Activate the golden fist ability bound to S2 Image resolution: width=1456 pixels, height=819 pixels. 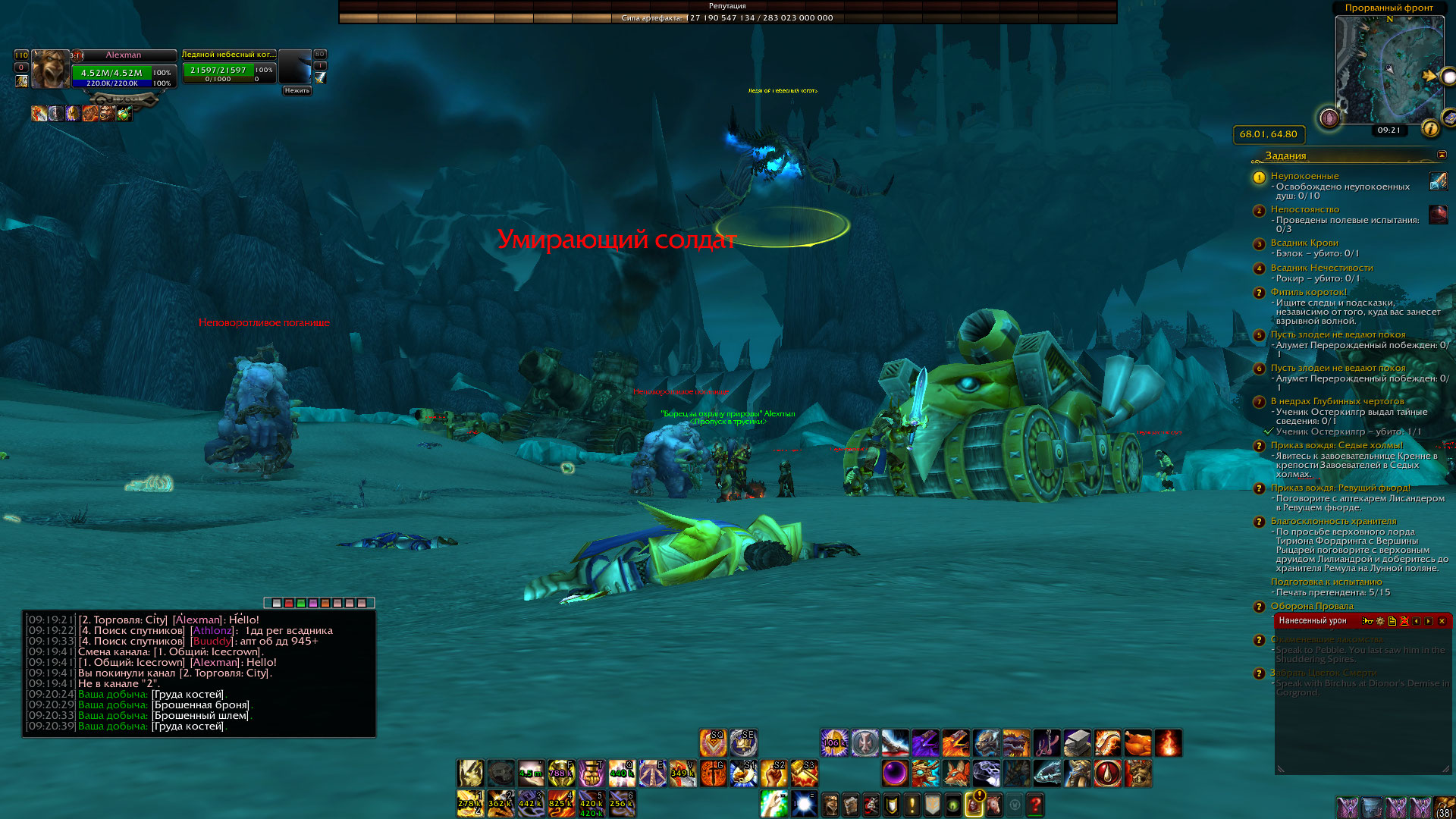coord(773,773)
